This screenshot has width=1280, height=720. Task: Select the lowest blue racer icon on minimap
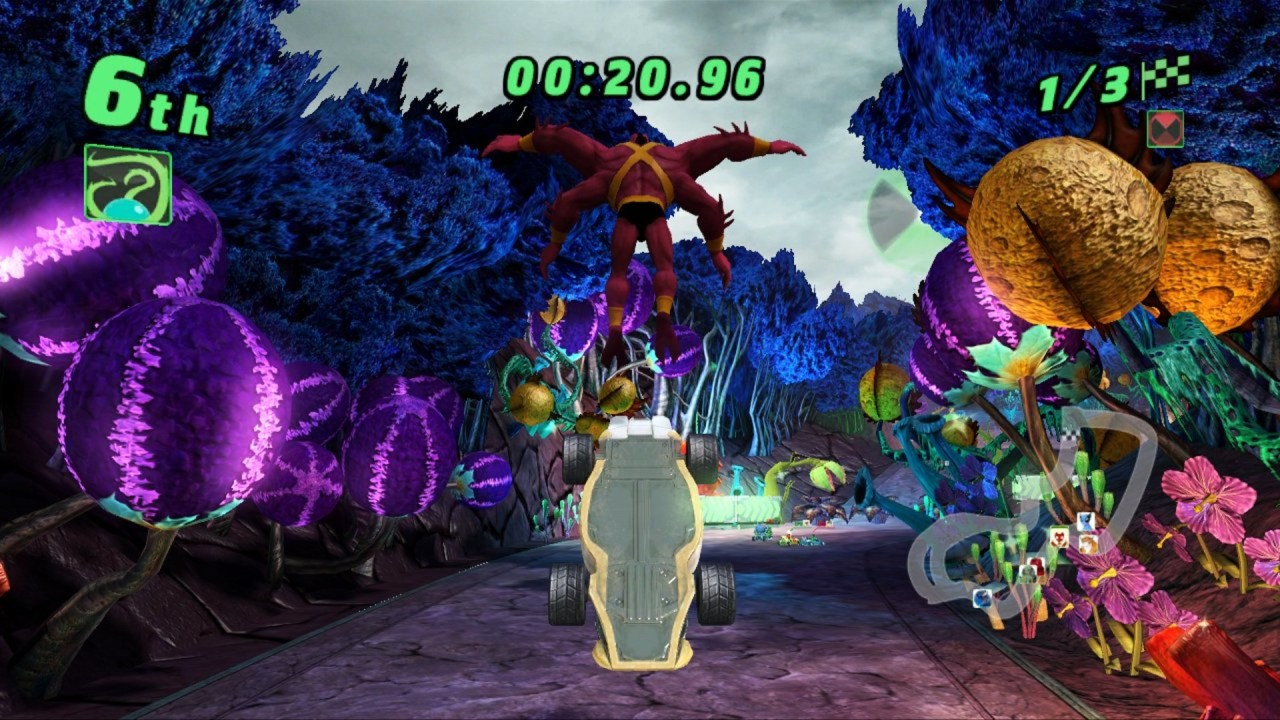983,598
